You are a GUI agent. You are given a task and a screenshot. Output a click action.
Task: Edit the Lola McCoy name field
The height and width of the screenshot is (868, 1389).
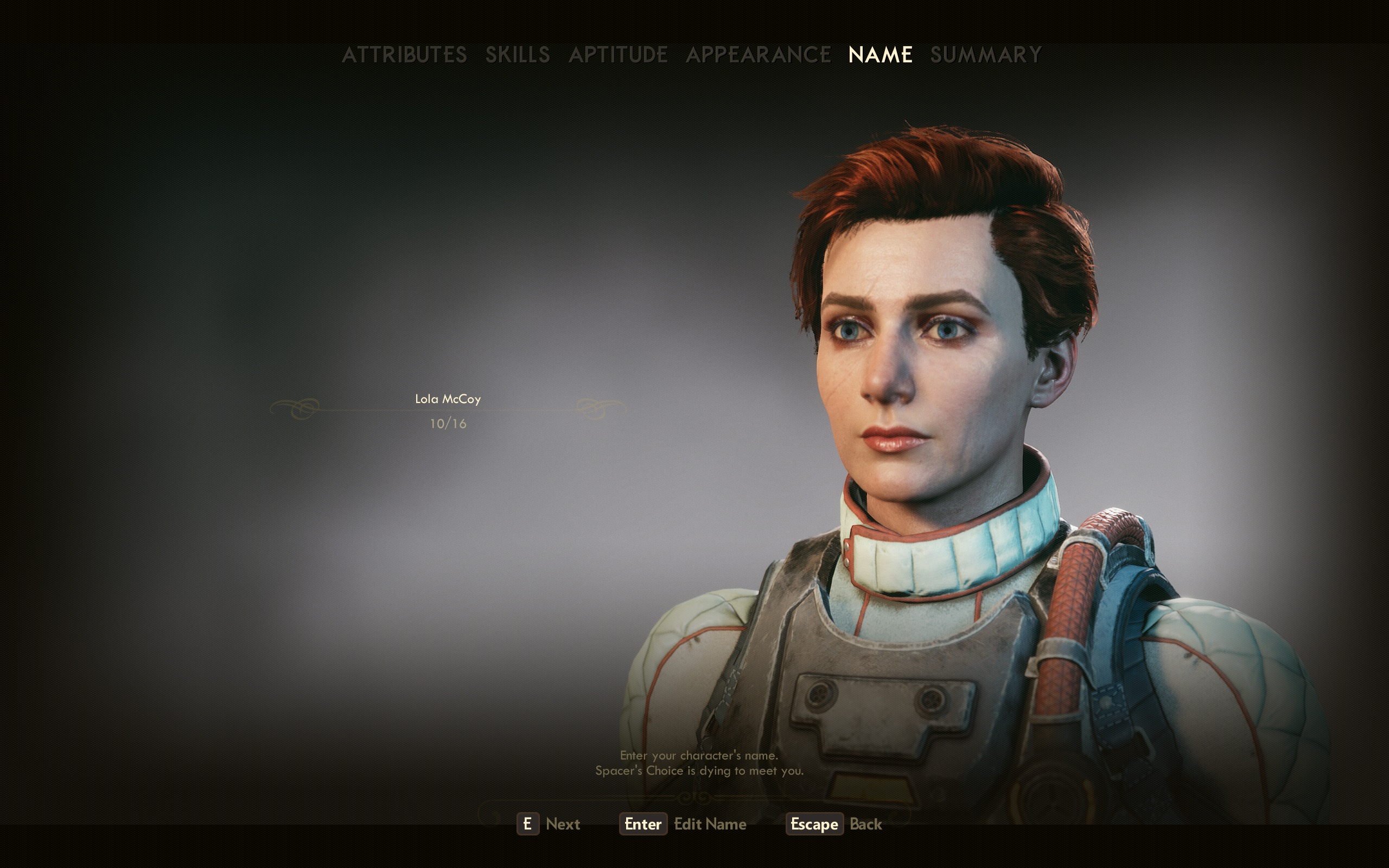(448, 400)
